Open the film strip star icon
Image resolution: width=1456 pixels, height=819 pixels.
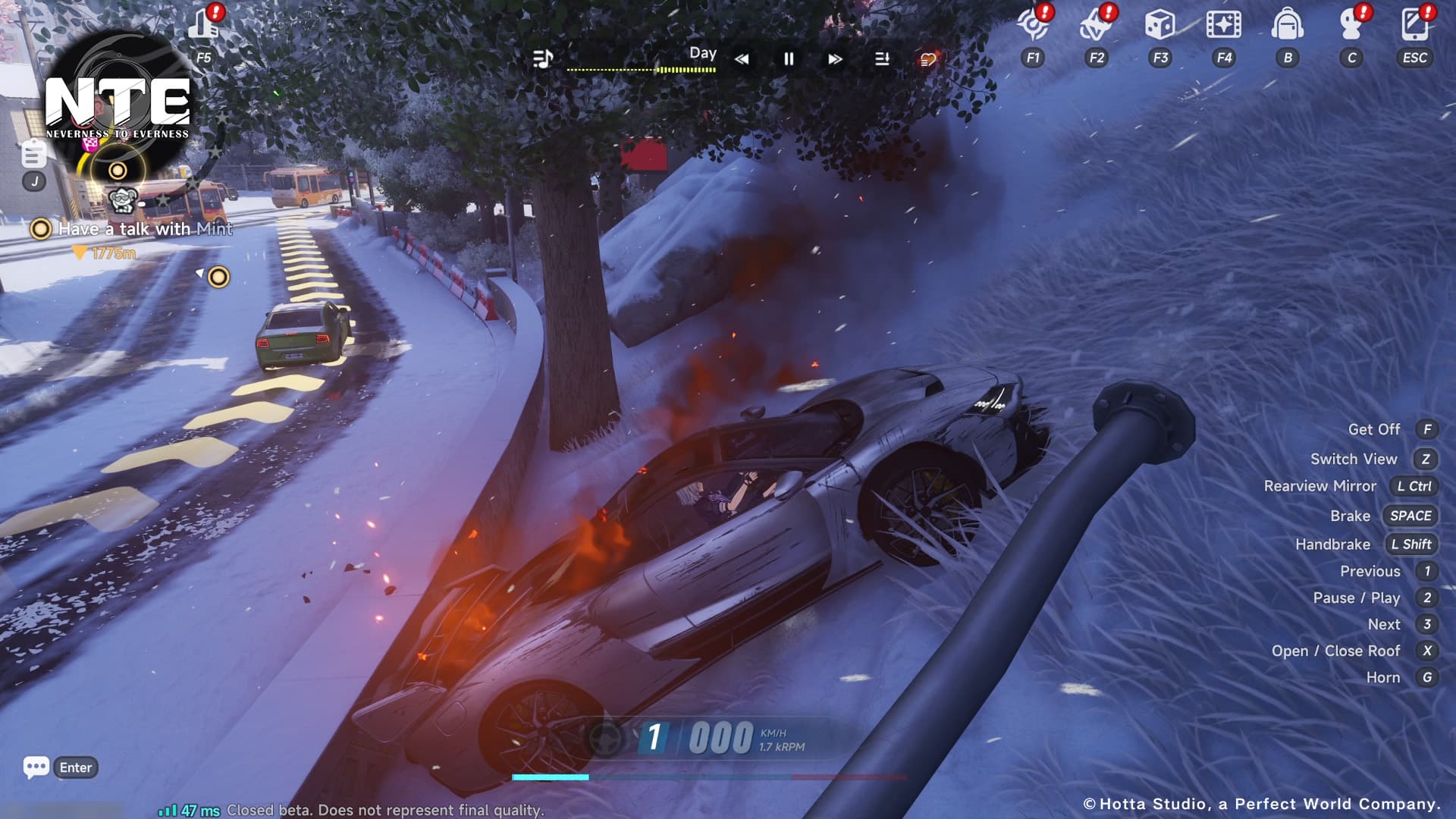click(x=1223, y=26)
